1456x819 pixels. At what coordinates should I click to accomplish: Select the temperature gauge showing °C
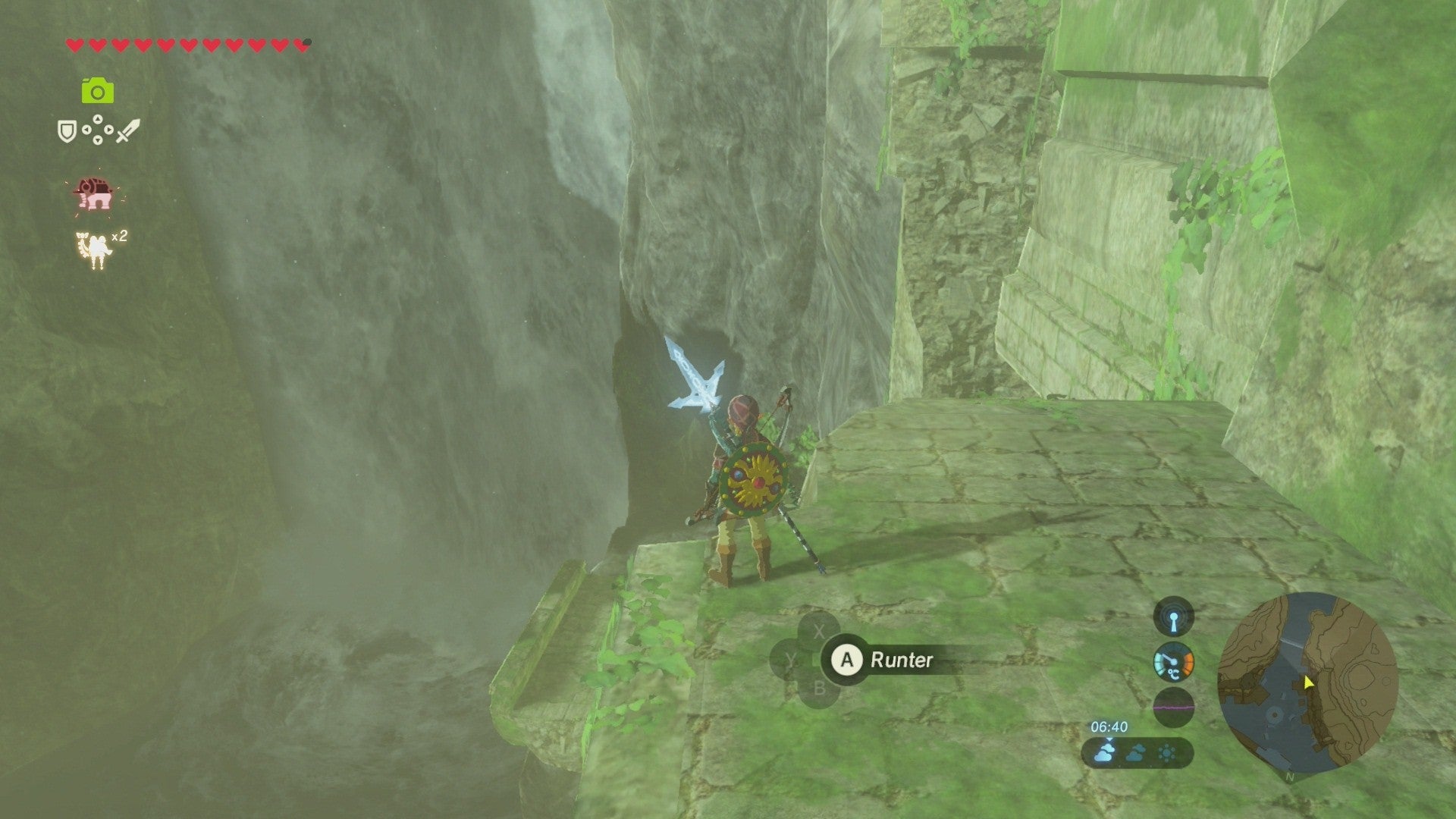point(1173,661)
